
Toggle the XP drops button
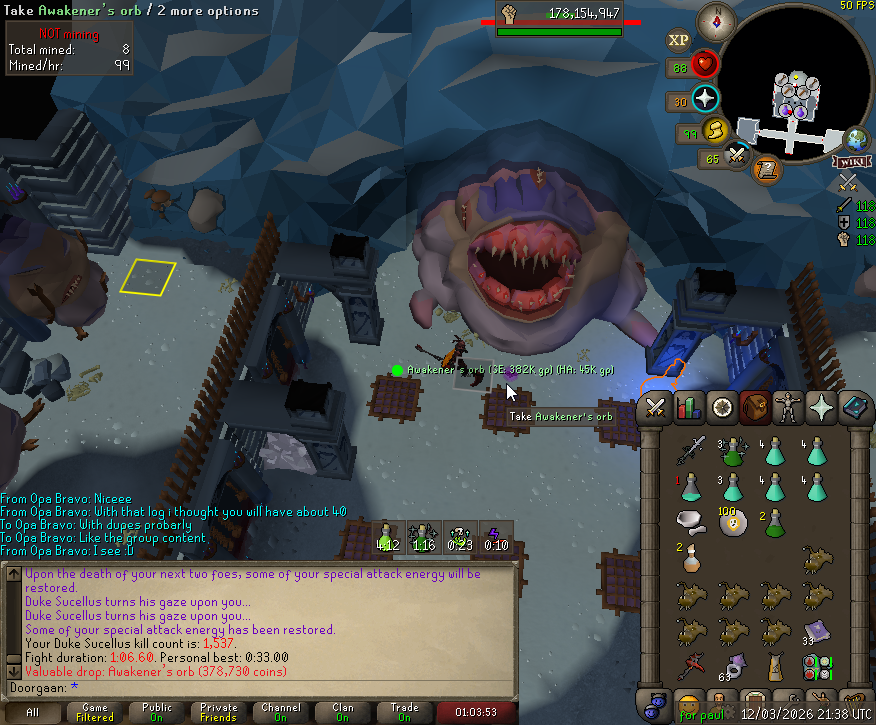pyautogui.click(x=679, y=40)
